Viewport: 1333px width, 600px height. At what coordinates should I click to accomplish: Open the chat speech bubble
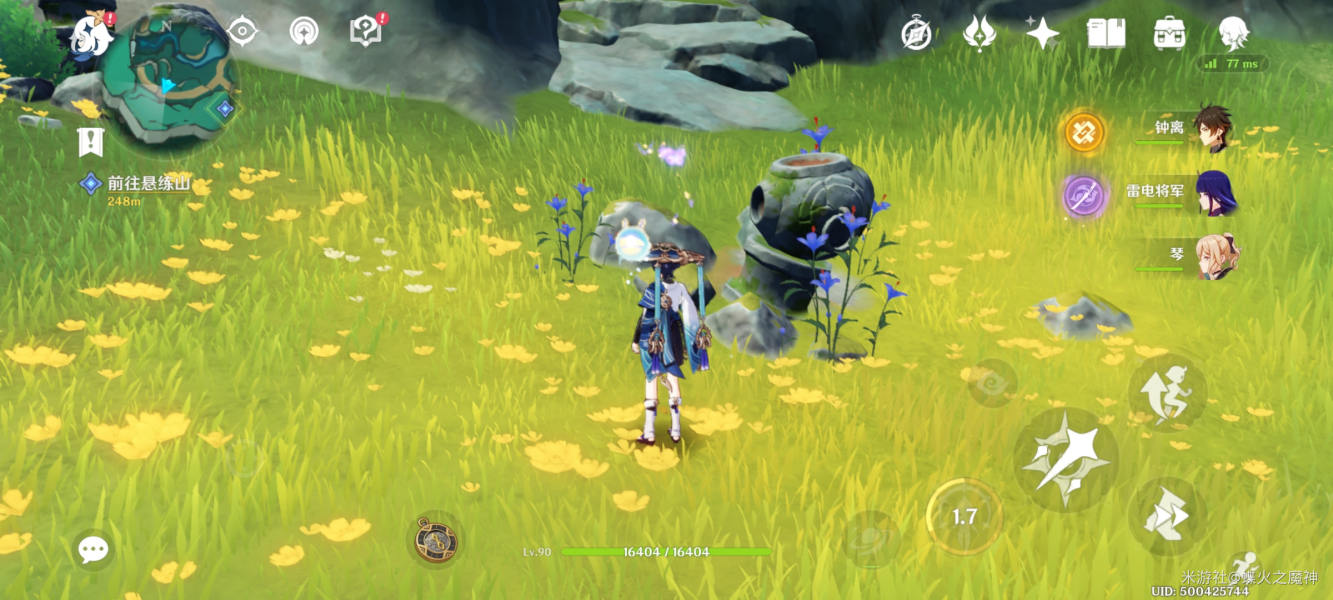93,549
